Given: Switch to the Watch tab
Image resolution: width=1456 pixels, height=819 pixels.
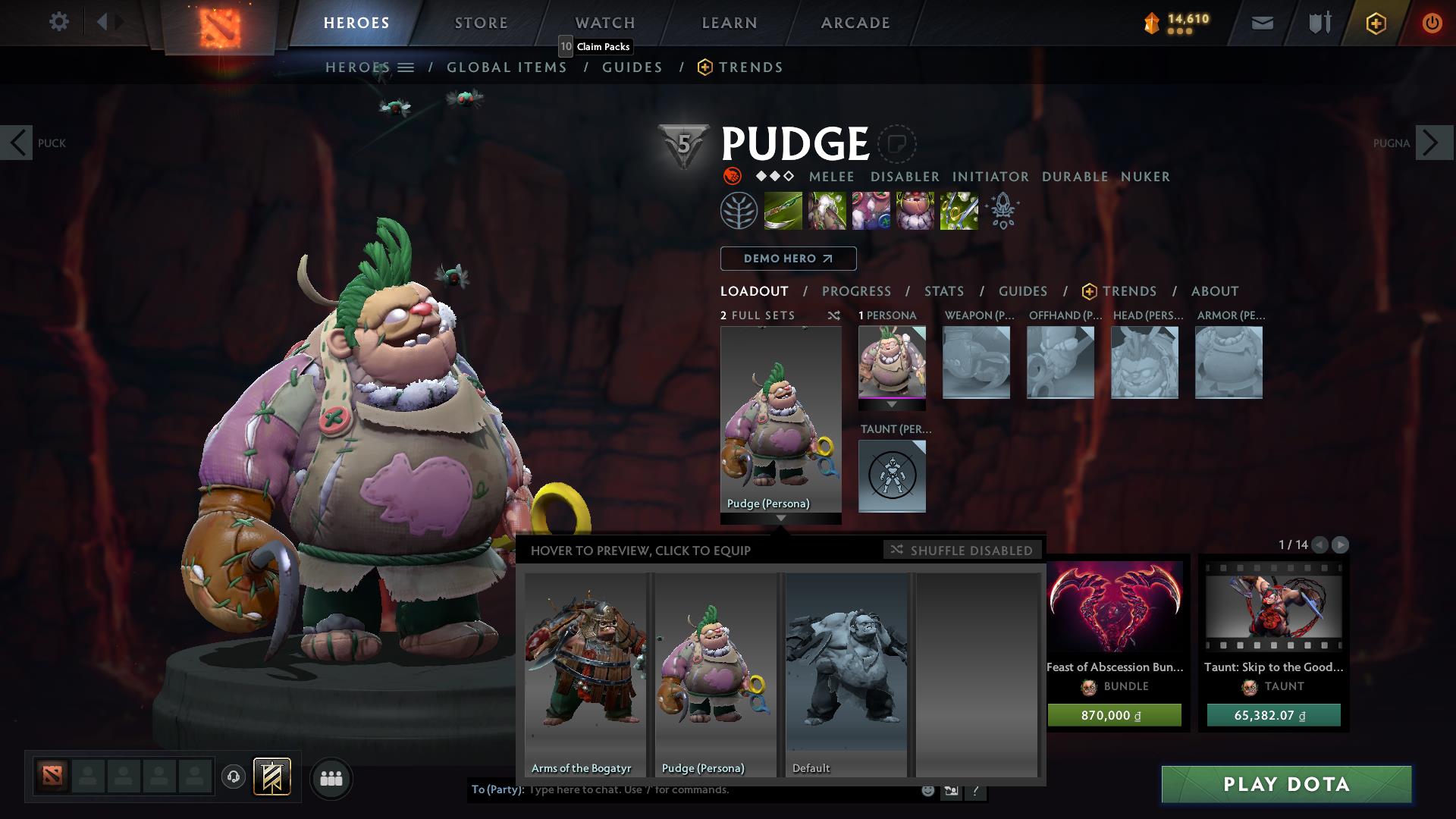Looking at the screenshot, I should pos(604,23).
